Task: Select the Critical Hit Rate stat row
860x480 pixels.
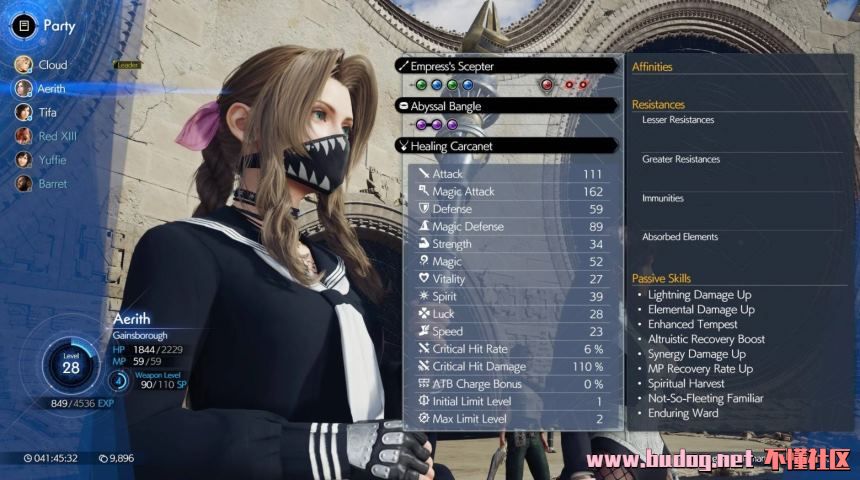Action: tap(512, 349)
